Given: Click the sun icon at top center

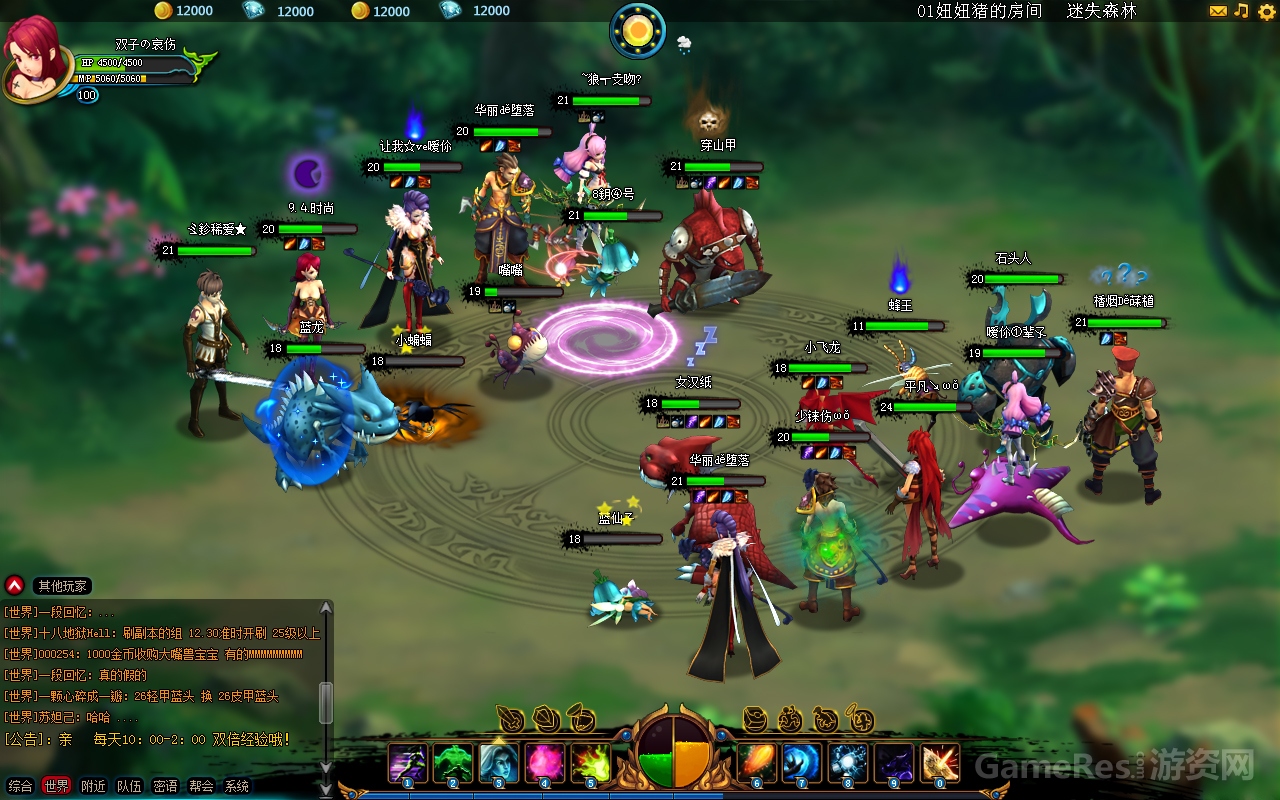Looking at the screenshot, I should tap(637, 30).
